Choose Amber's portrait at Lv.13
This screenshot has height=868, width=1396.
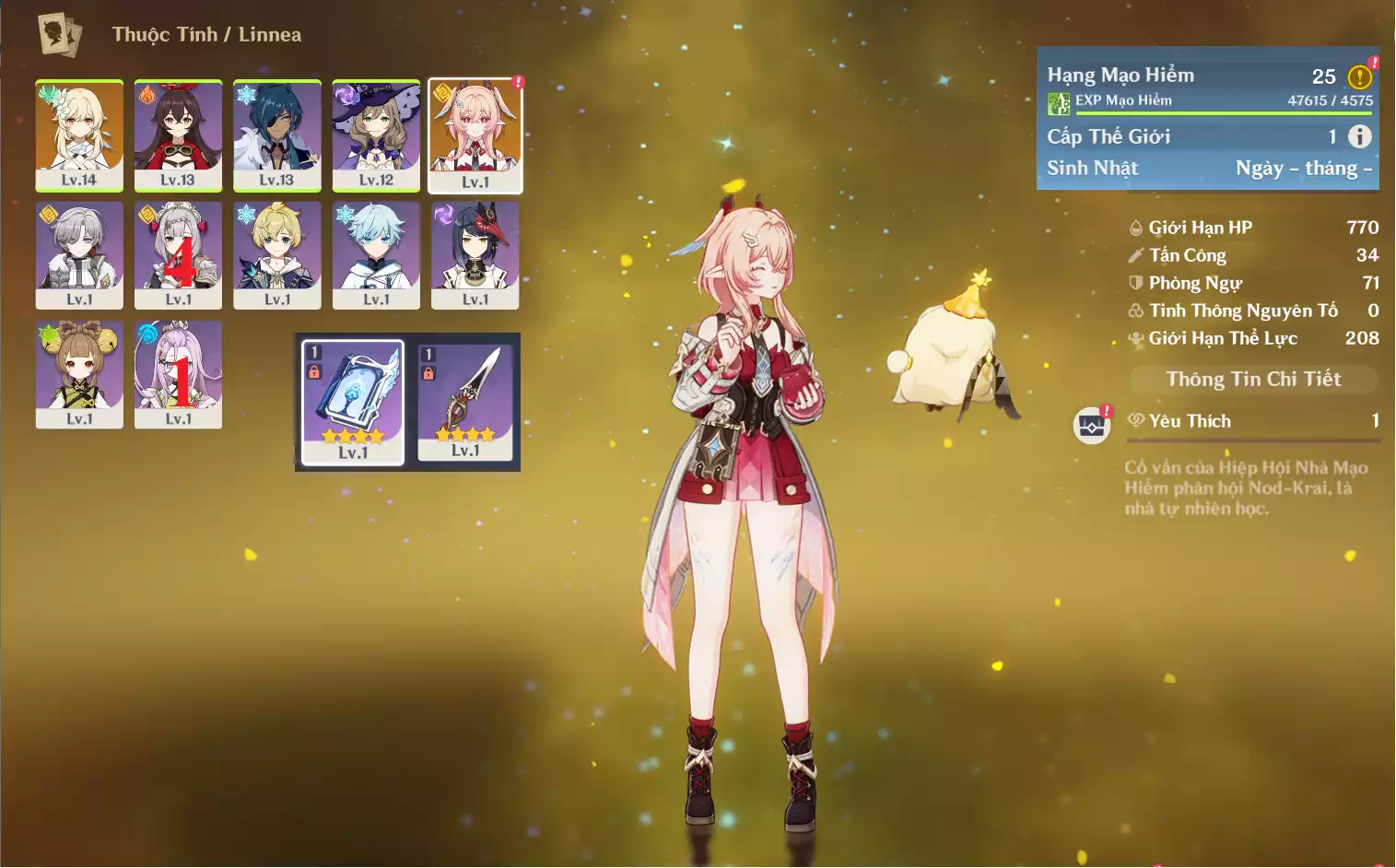178,135
